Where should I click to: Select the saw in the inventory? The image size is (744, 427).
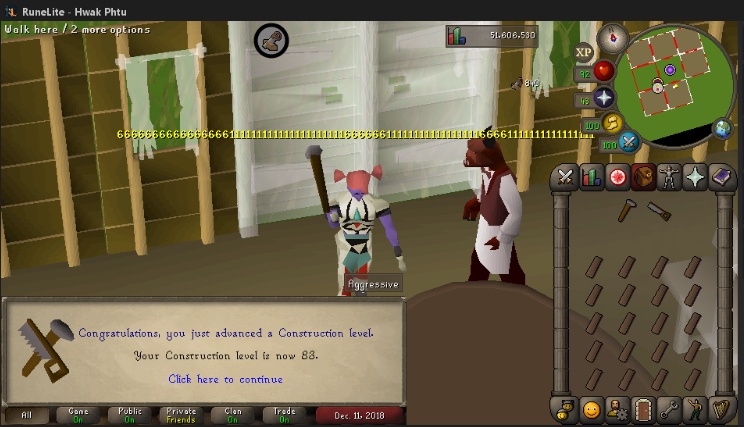click(x=659, y=210)
